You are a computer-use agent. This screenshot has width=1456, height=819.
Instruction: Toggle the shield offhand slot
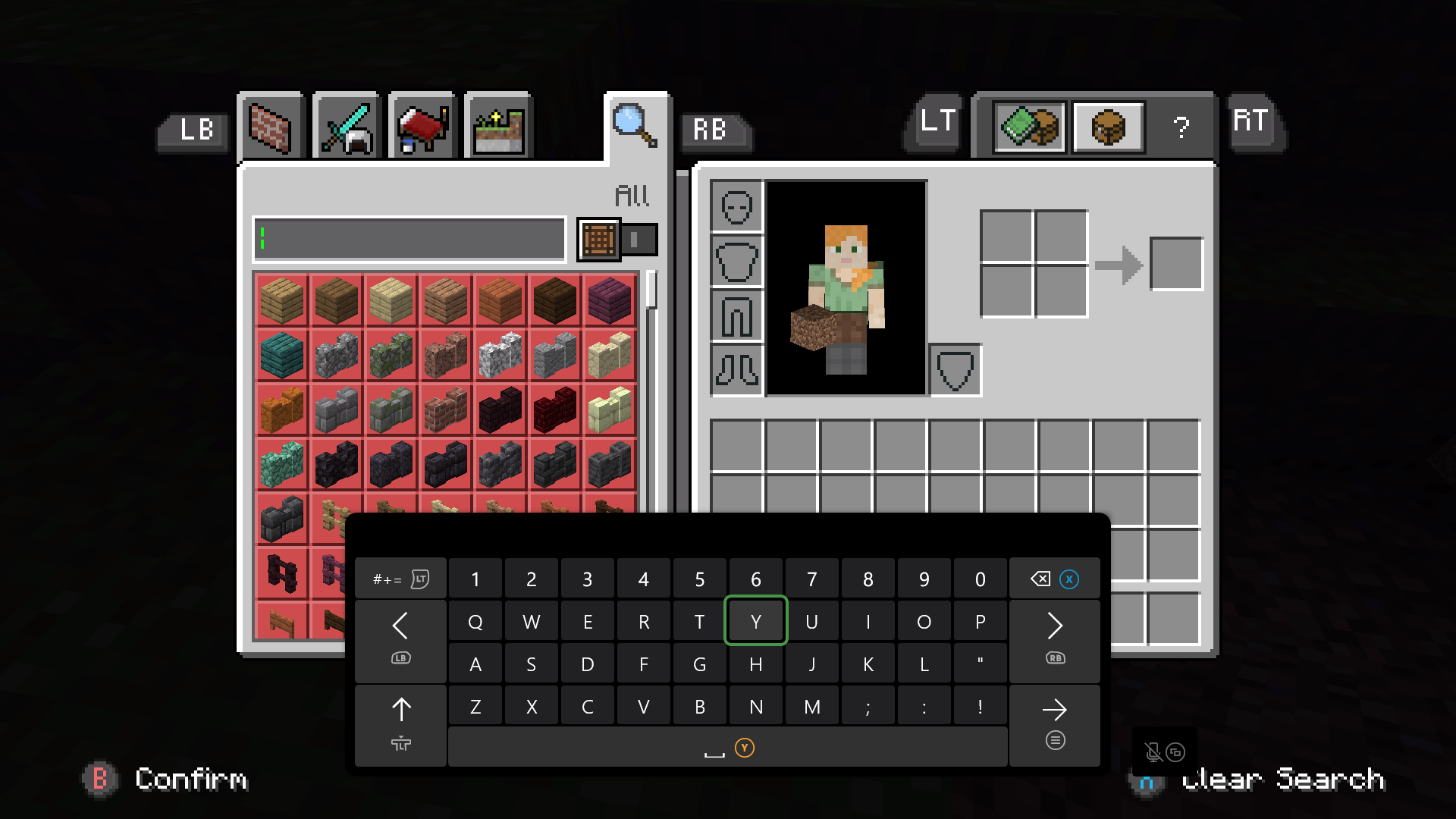955,370
